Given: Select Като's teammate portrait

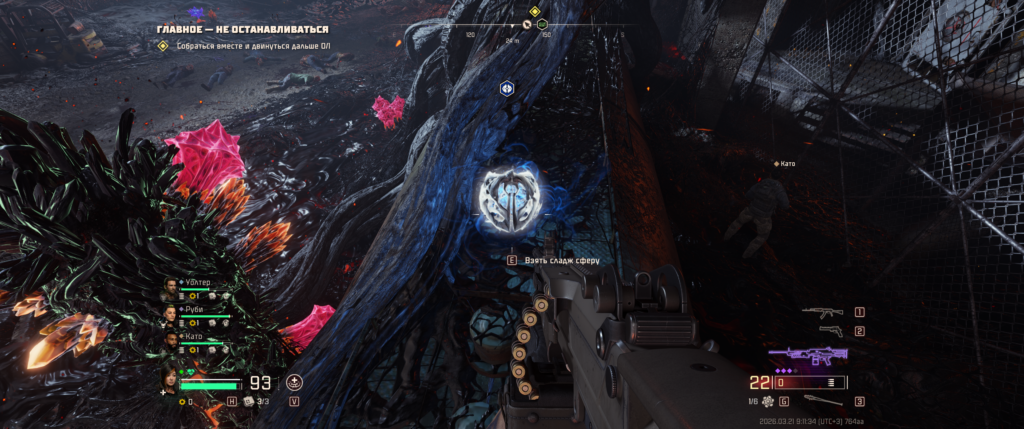Looking at the screenshot, I should [x=172, y=340].
